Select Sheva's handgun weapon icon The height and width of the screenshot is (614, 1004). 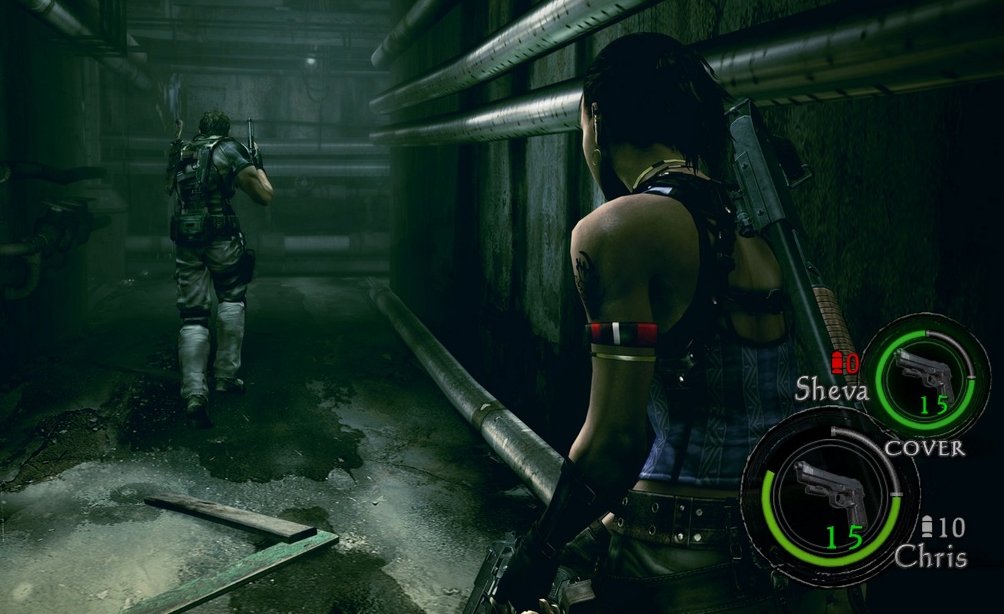coord(923,372)
